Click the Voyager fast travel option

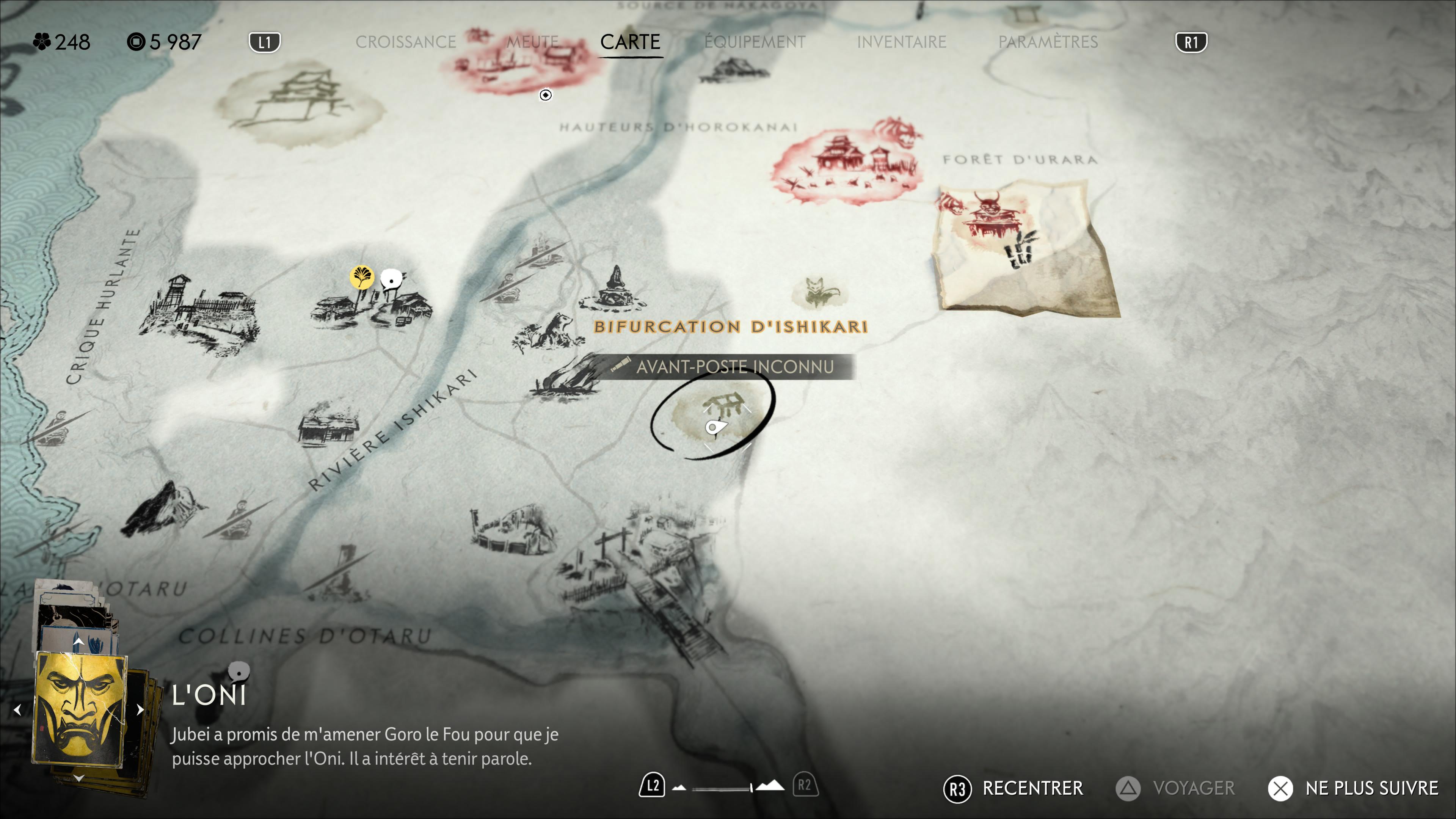pyautogui.click(x=1176, y=788)
